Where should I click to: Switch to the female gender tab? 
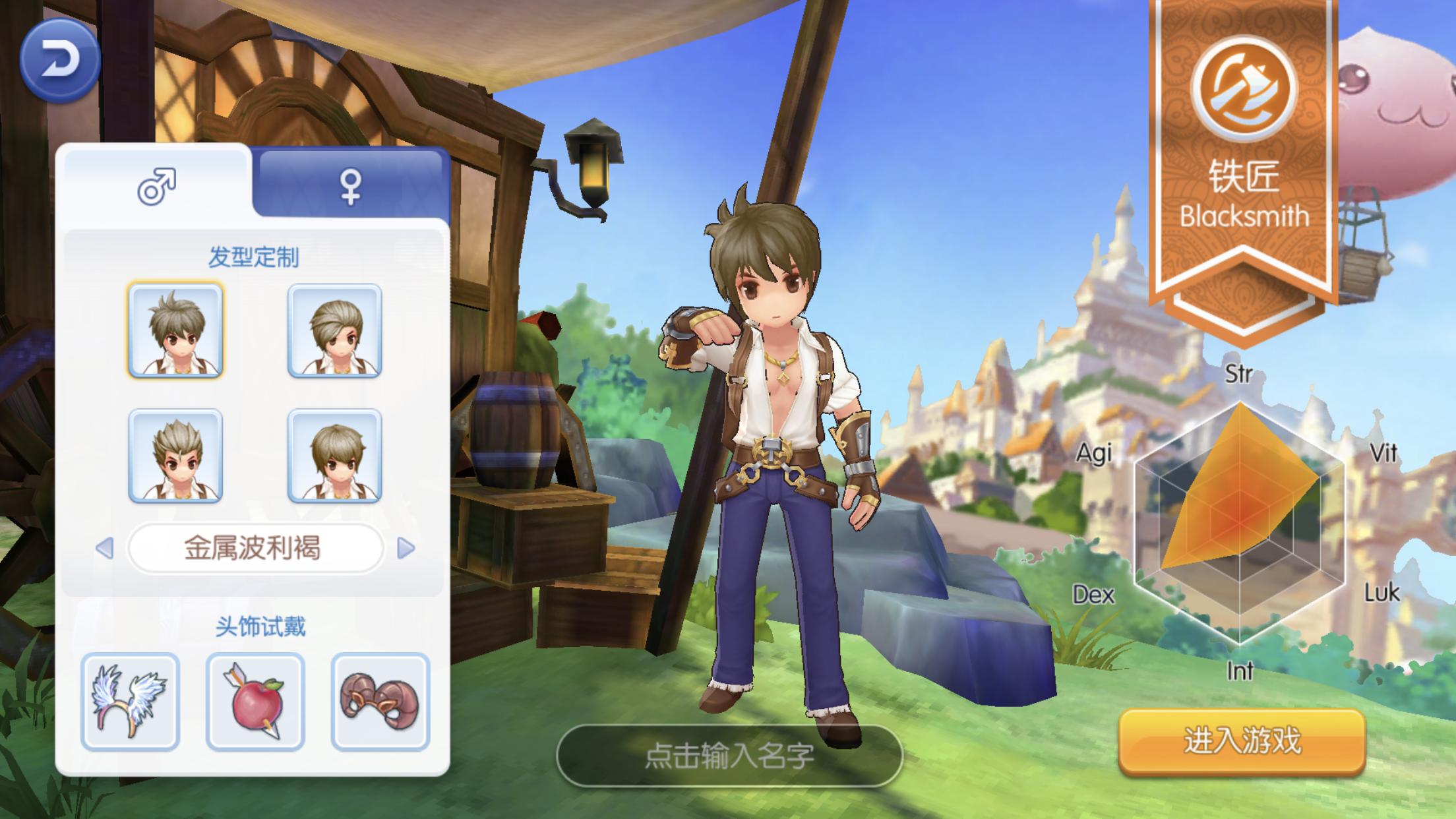coord(350,186)
